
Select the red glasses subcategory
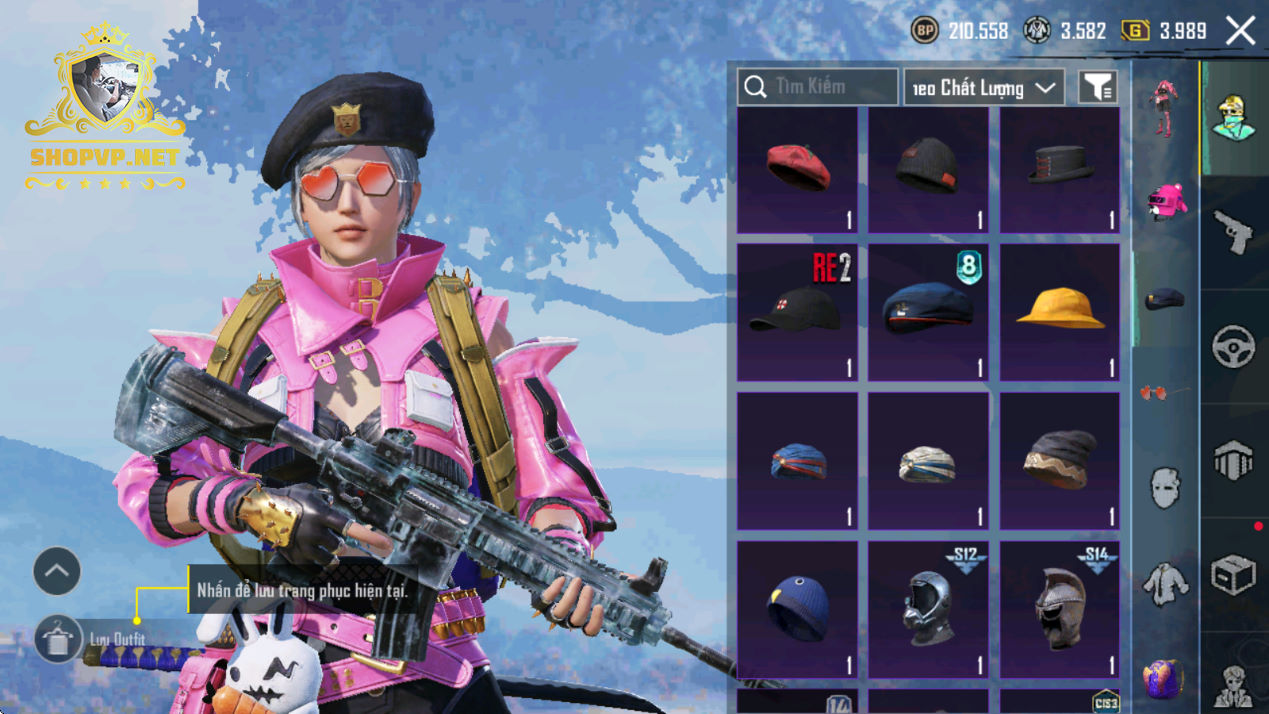point(1165,393)
